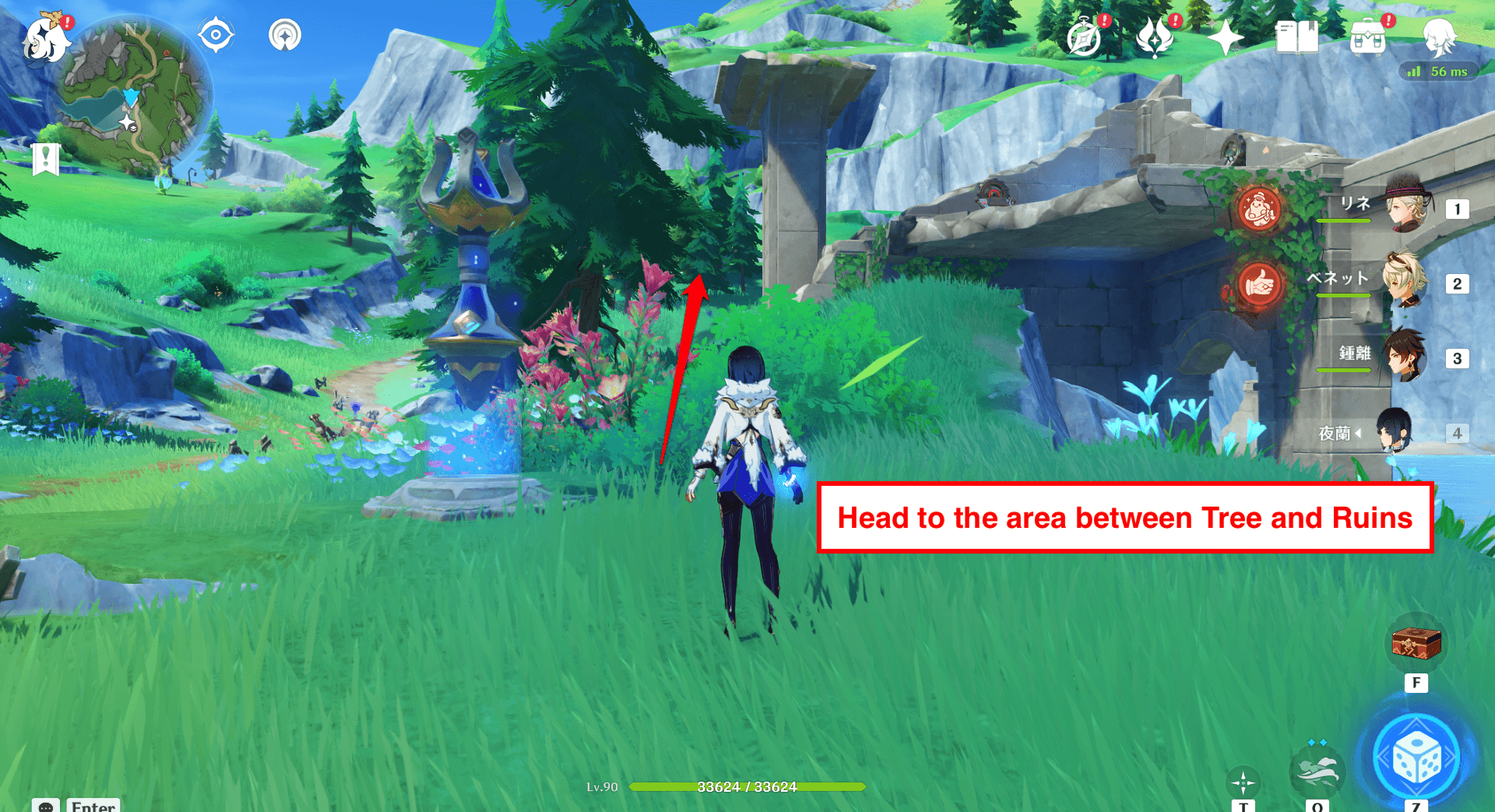Click the broadcast icon beside Elemental Sight
Screen dimensions: 1495x812
(x=284, y=33)
